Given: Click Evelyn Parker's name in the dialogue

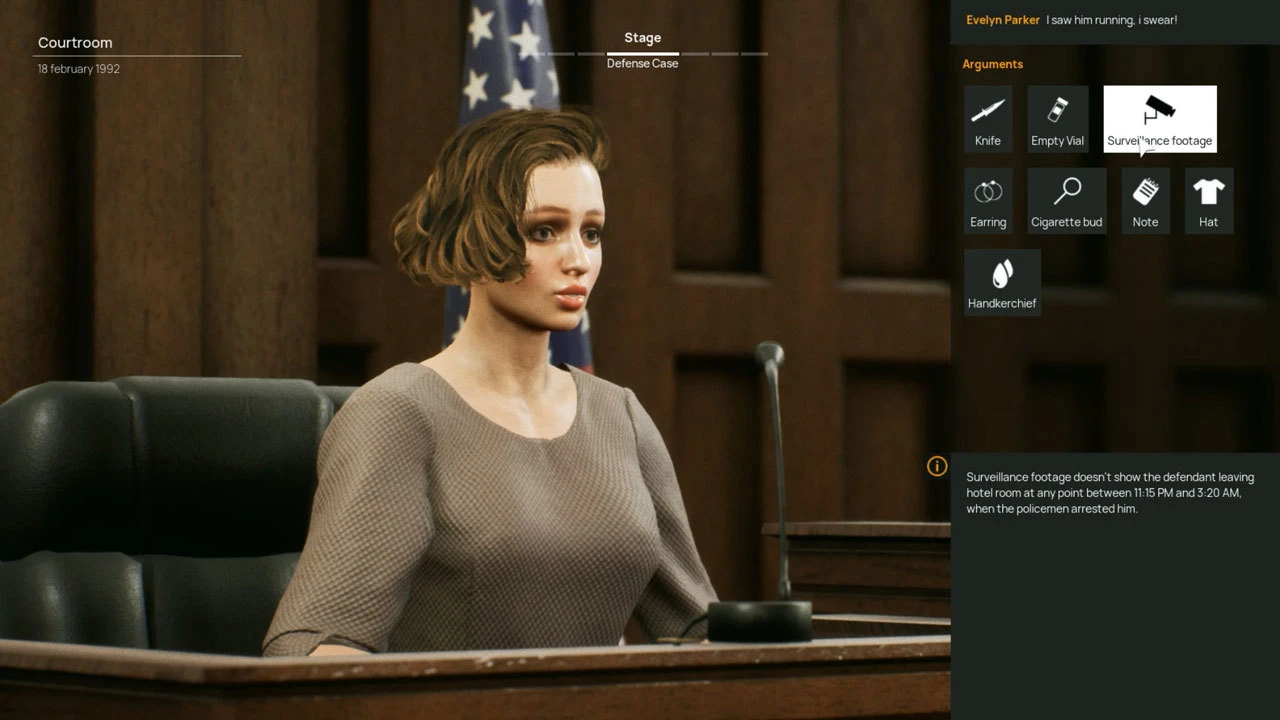Looking at the screenshot, I should [x=1002, y=20].
